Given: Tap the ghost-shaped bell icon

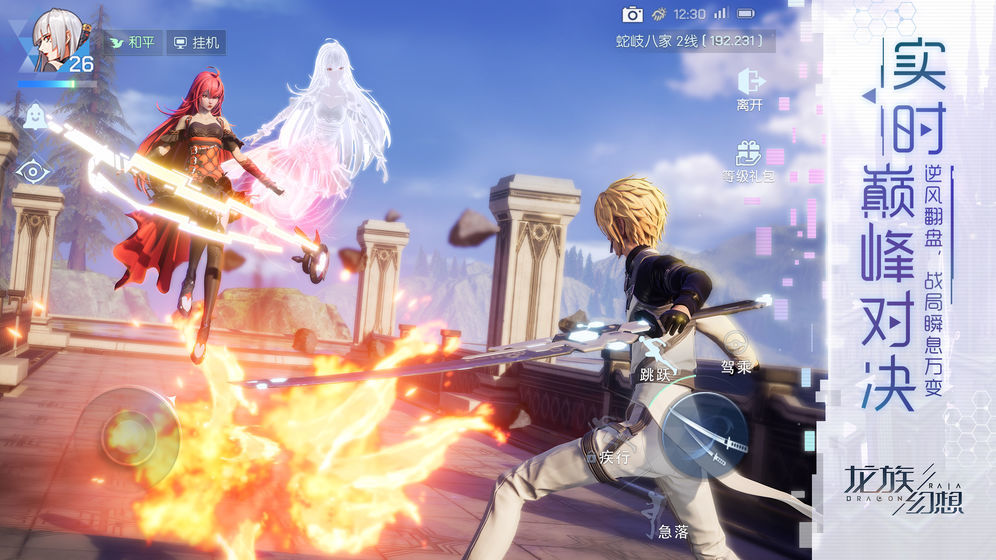Looking at the screenshot, I should point(34,114).
